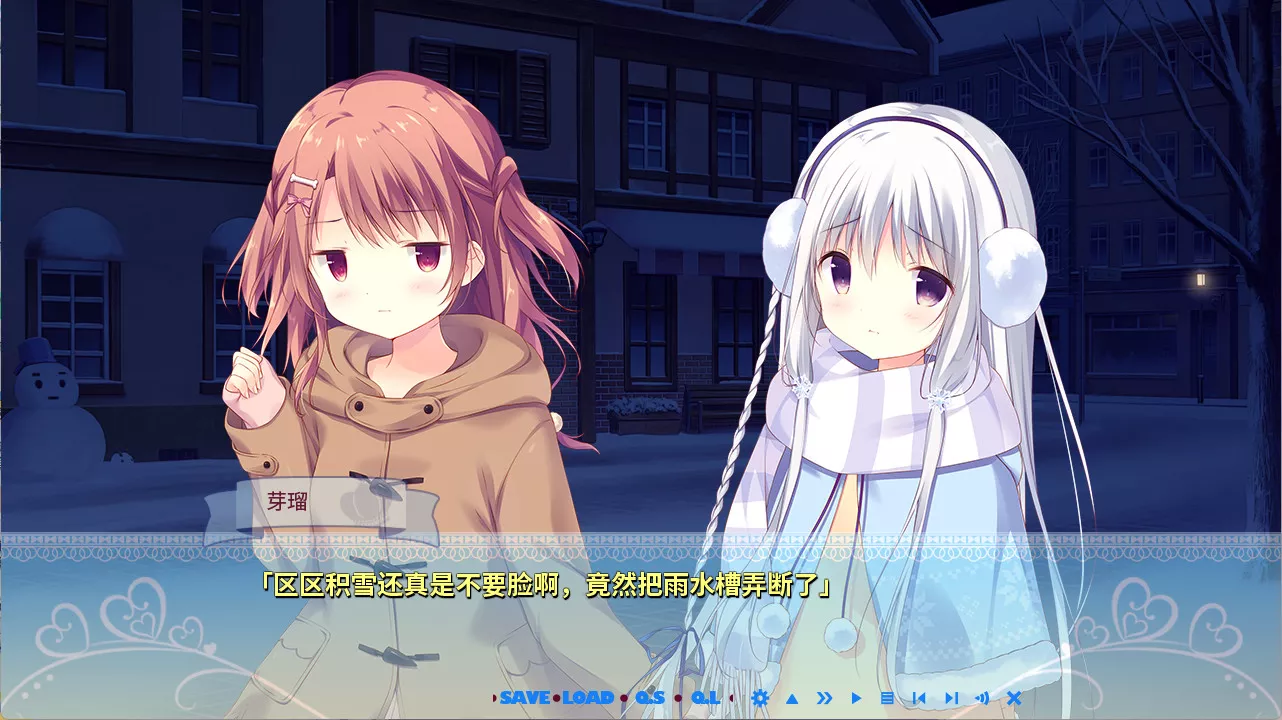Viewport: 1282px width, 720px height.
Task: Open settings with the gear icon
Action: [x=760, y=698]
